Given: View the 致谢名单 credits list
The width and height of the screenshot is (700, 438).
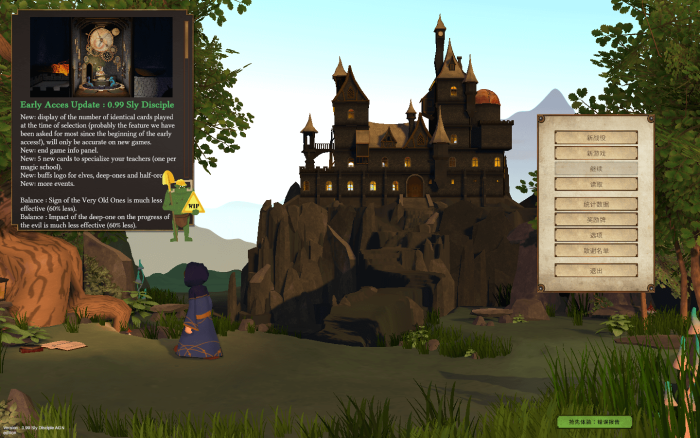Looking at the screenshot, I should click(x=595, y=250).
